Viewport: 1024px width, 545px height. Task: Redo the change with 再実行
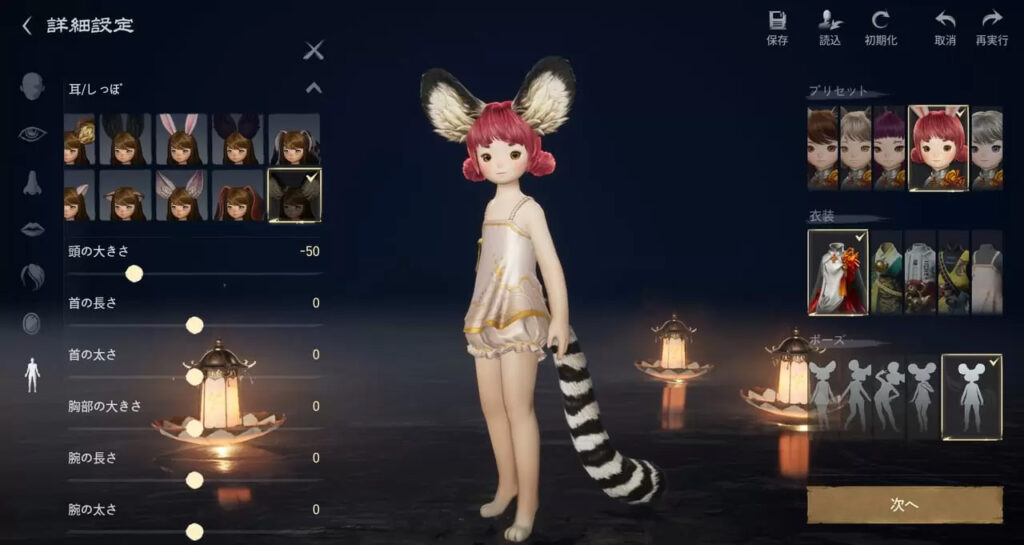pos(991,27)
